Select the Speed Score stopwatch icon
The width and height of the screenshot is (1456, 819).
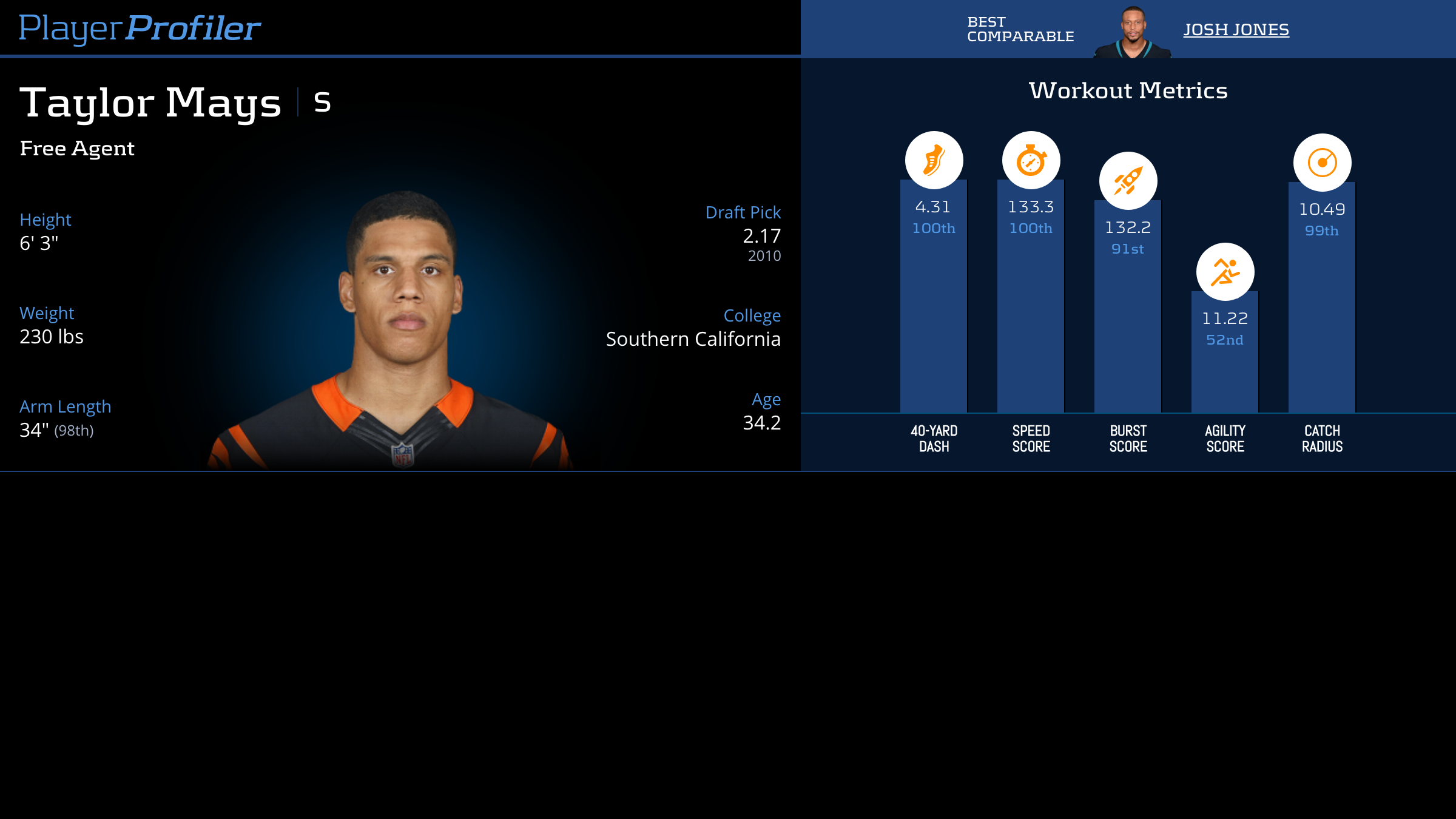[1031, 160]
